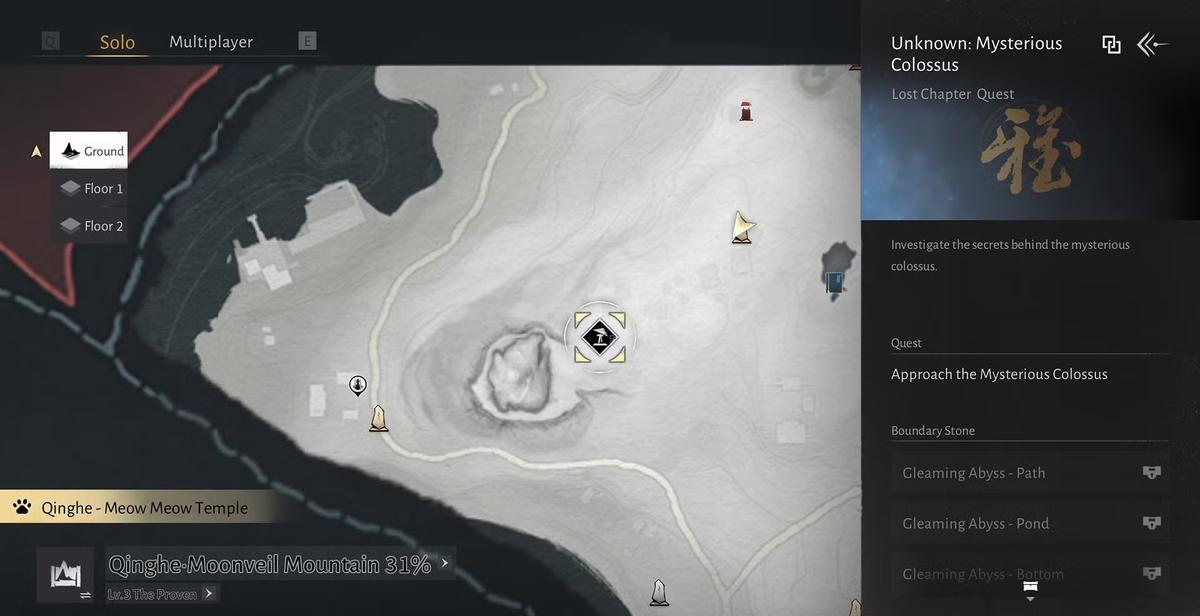Collapse the quest panel with arrow button
The image size is (1200, 616).
[x=1153, y=44]
